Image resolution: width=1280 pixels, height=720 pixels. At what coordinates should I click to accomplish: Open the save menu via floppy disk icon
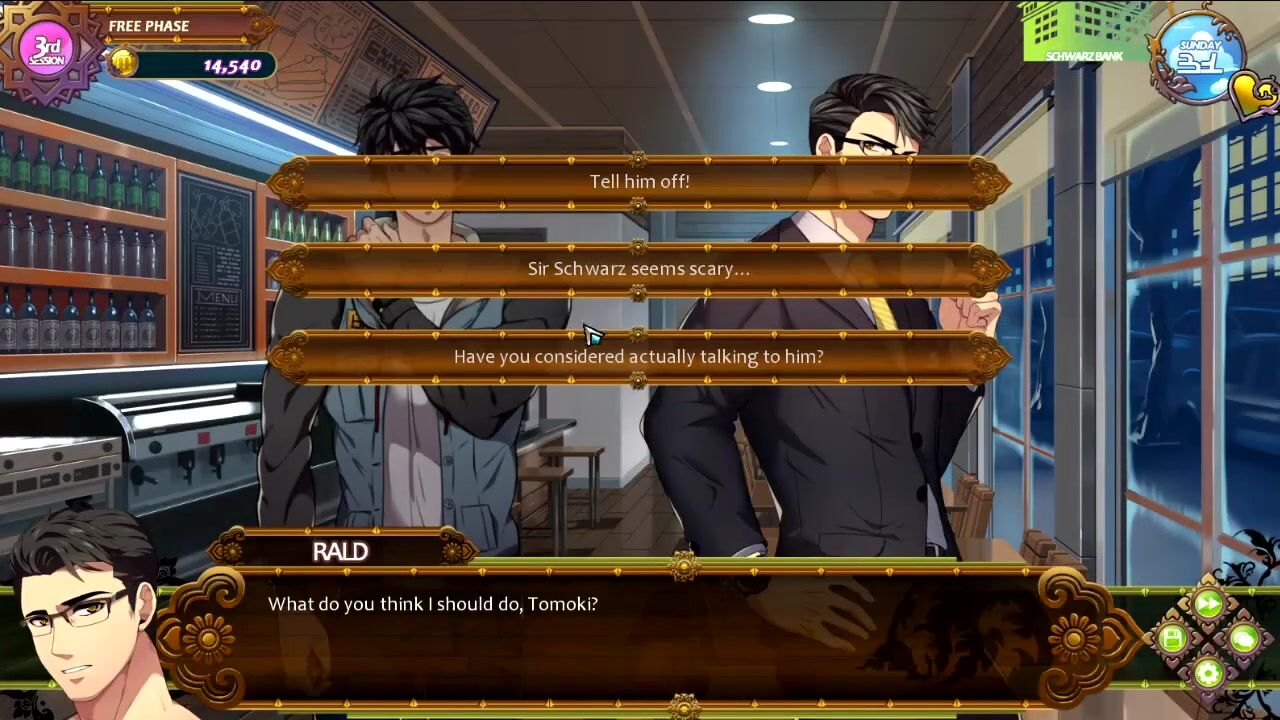coord(1173,638)
